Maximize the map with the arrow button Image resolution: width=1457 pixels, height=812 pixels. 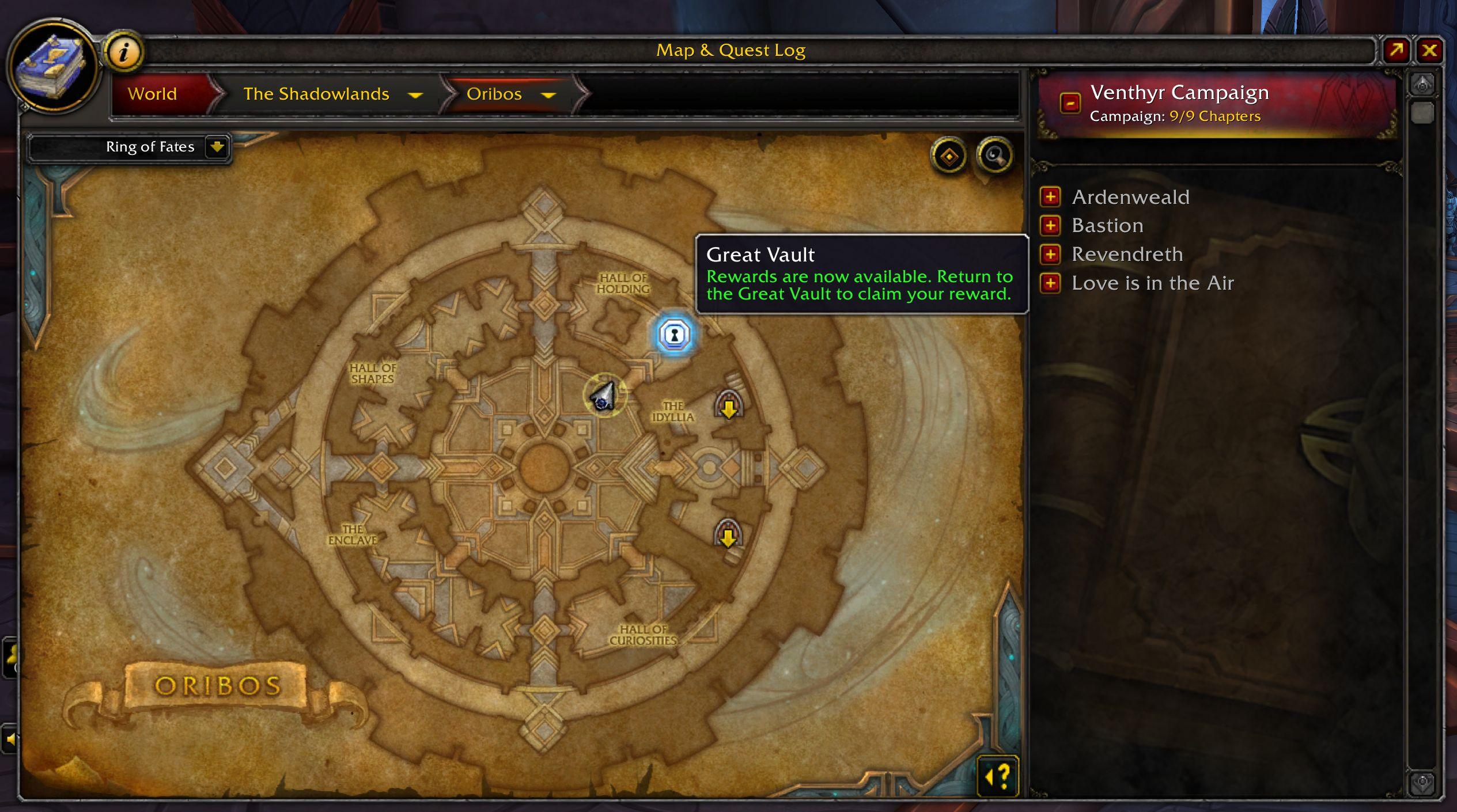[1397, 51]
